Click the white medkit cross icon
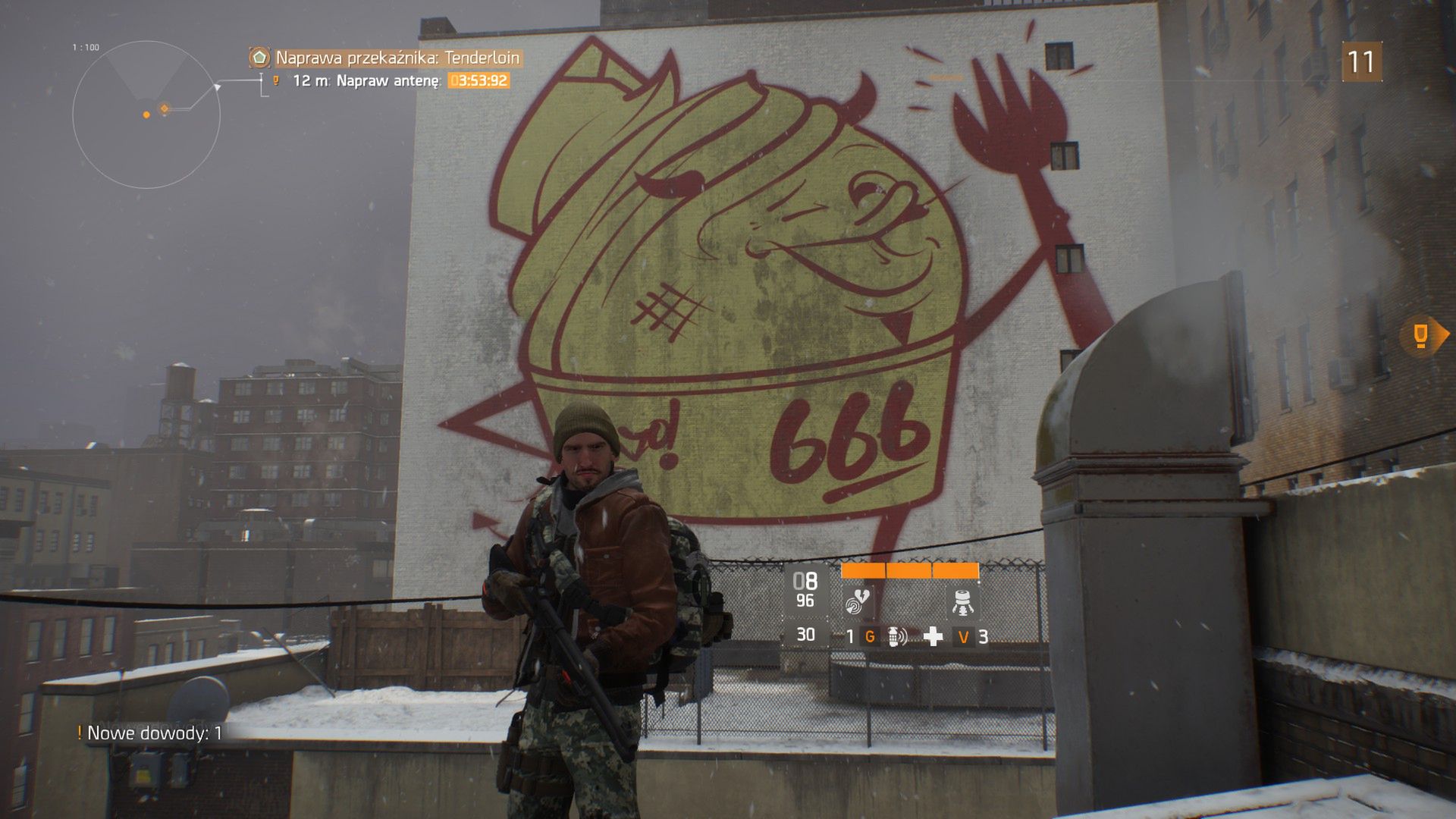The height and width of the screenshot is (819, 1456). 932,637
